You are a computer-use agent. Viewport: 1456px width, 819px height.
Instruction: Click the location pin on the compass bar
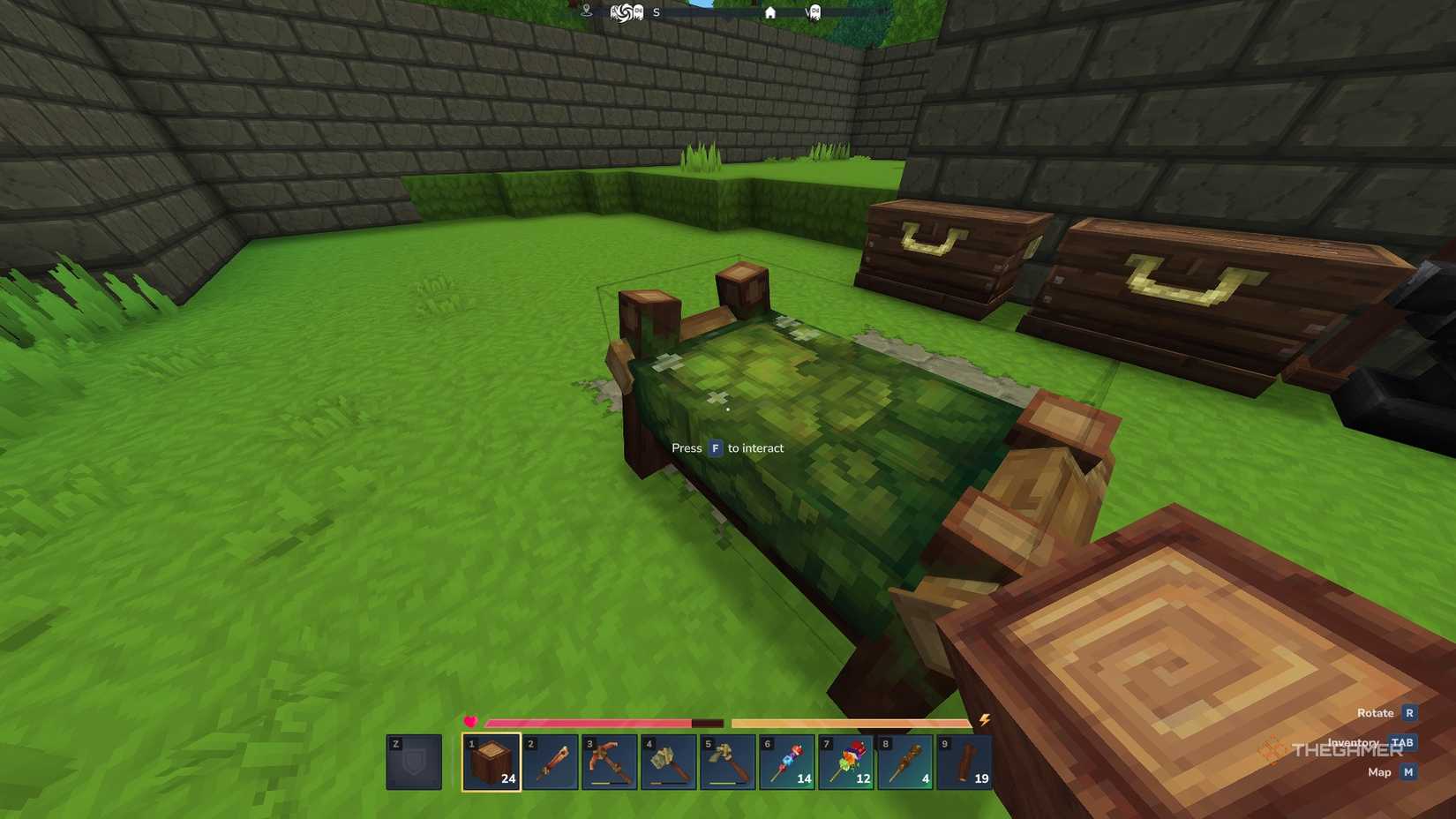click(x=587, y=11)
